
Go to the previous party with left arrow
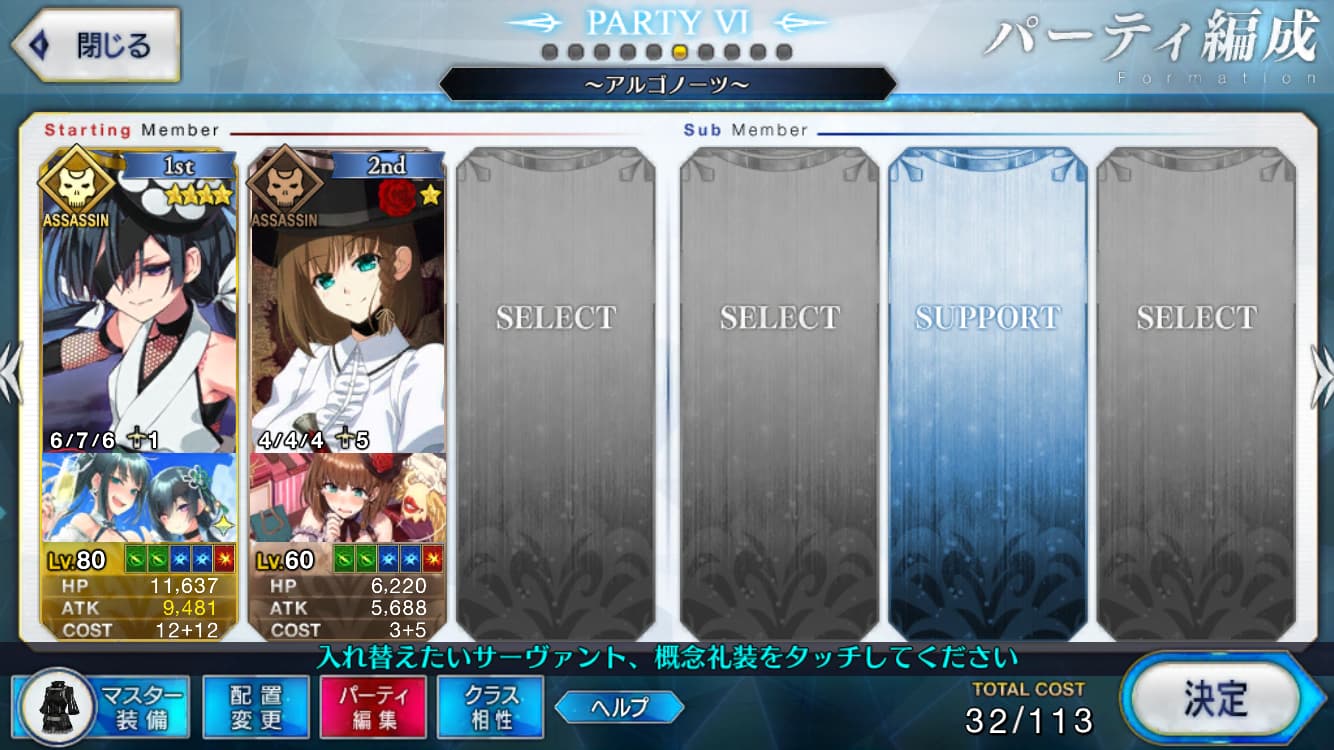coord(10,375)
